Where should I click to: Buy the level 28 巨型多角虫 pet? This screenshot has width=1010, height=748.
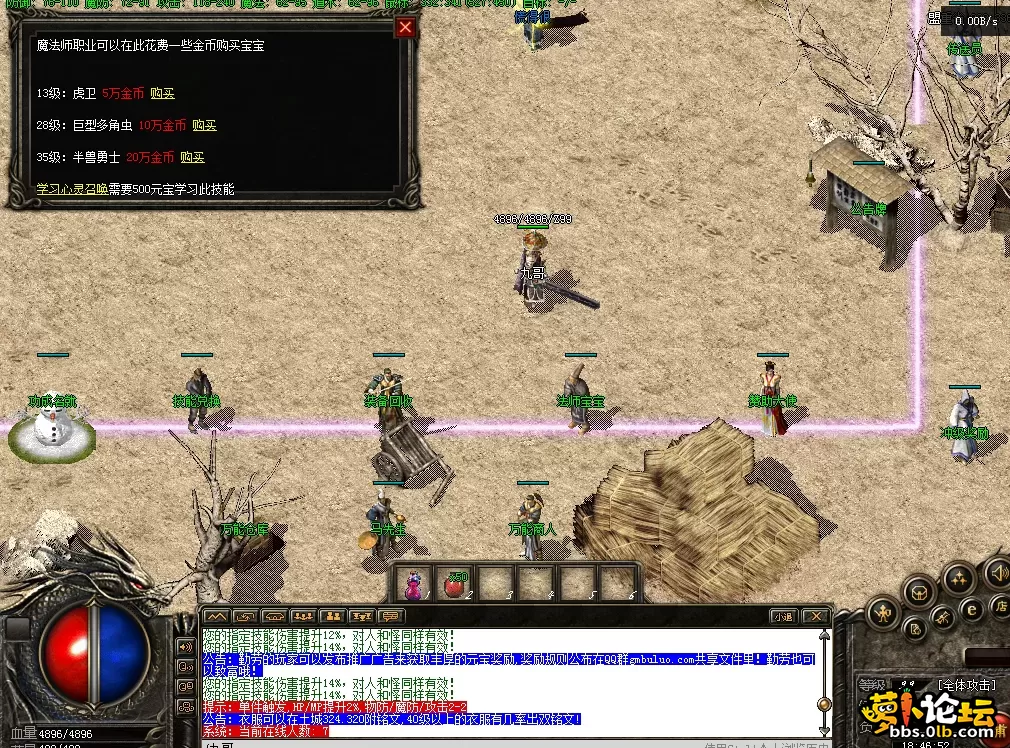[x=204, y=125]
